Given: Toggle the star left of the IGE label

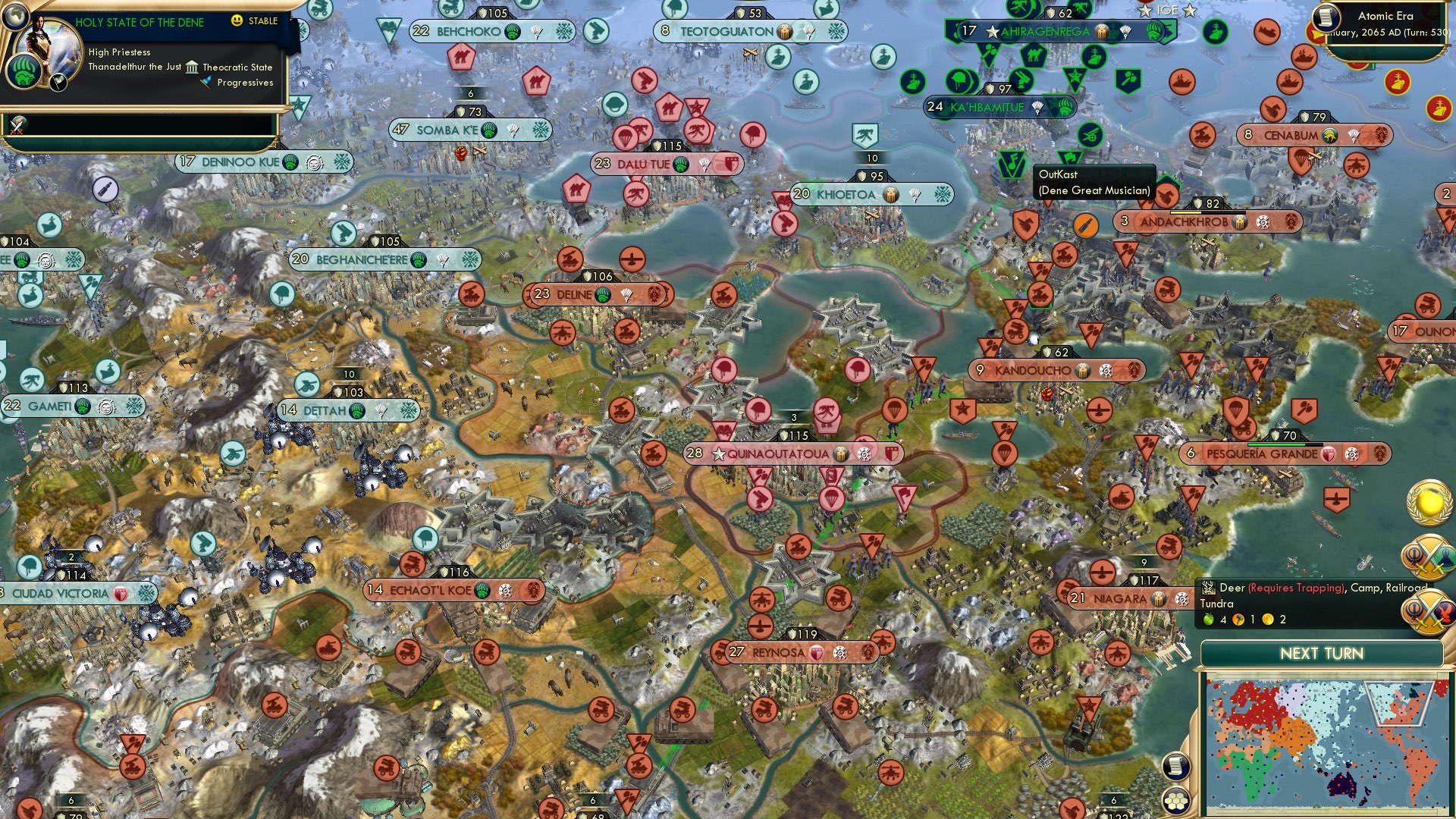Looking at the screenshot, I should 1145,10.
